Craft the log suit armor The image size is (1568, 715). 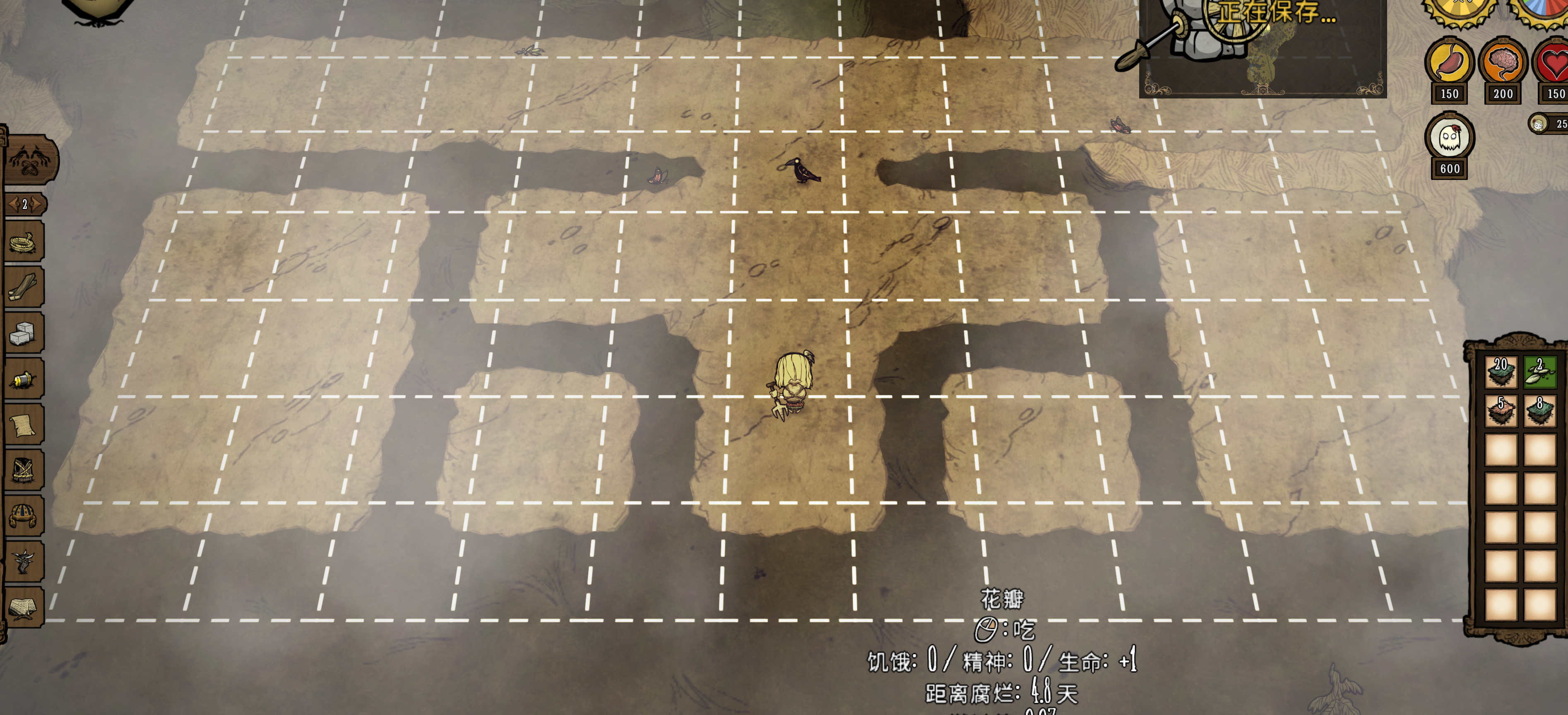coord(24,470)
